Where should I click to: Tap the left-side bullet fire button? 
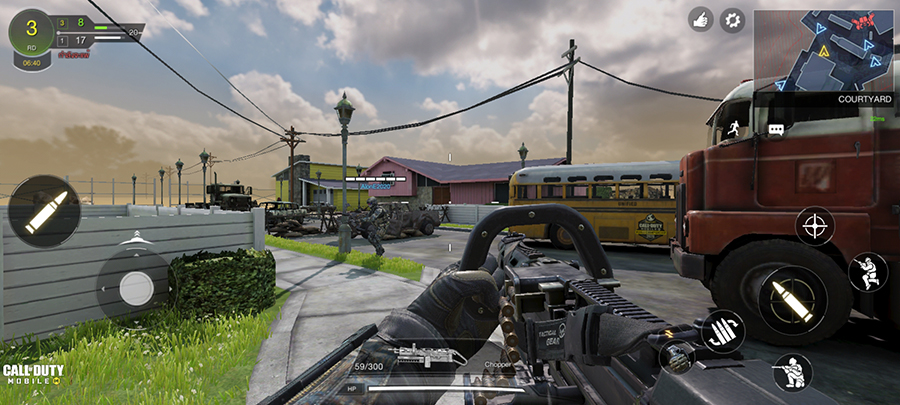coord(44,211)
